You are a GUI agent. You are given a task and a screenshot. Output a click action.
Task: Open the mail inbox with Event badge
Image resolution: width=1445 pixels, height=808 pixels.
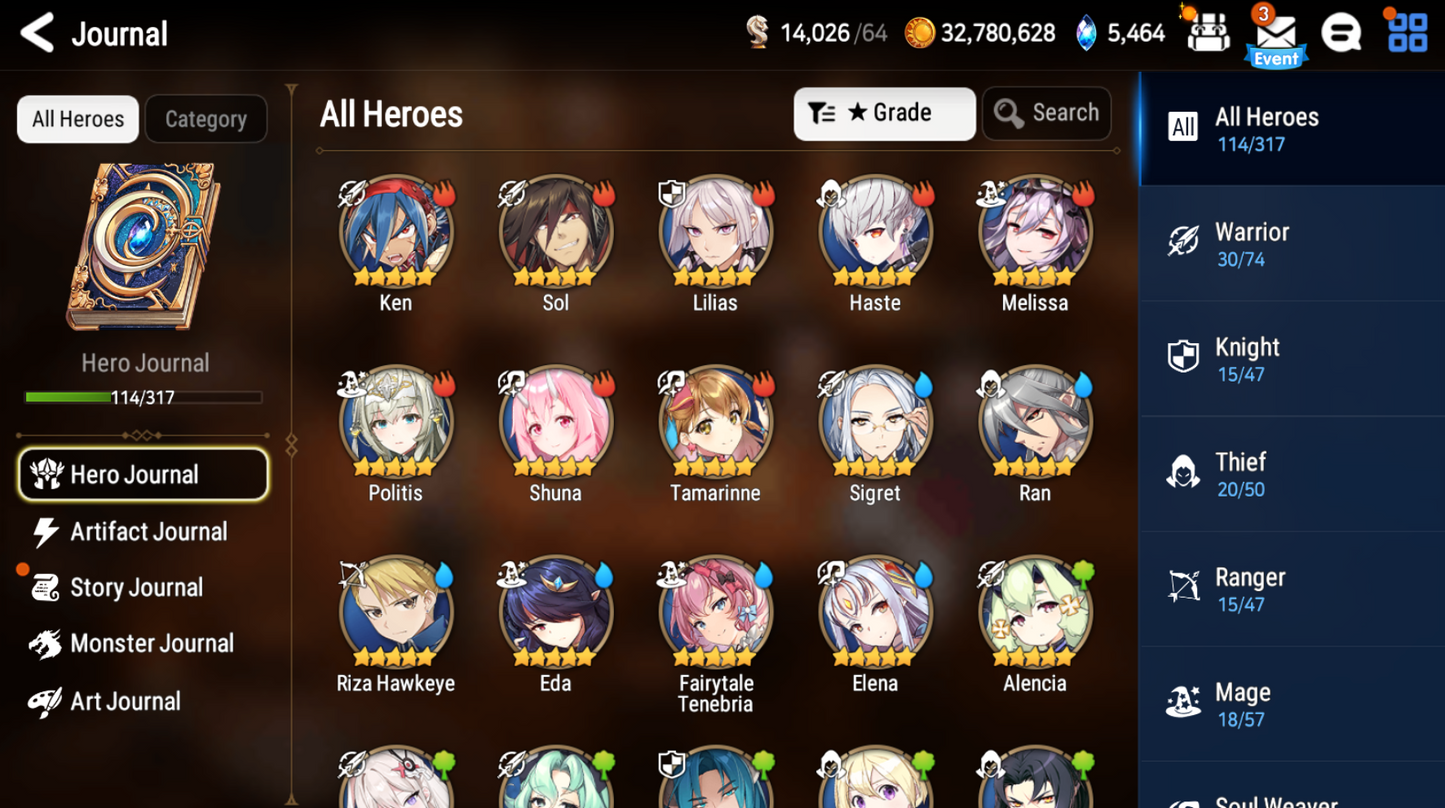click(1275, 35)
